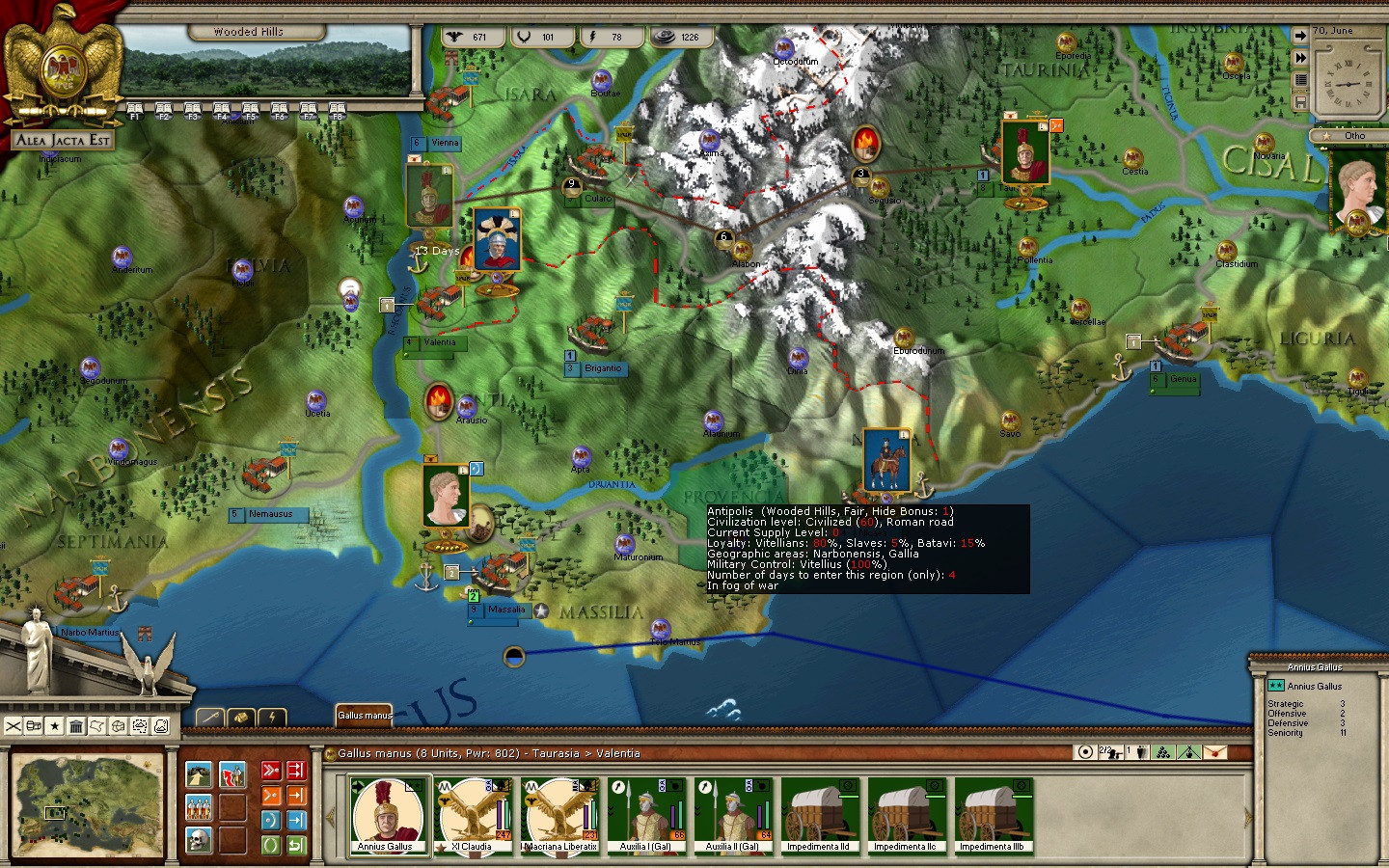Pick the Auxilia II (Gal) unit card

(734, 816)
